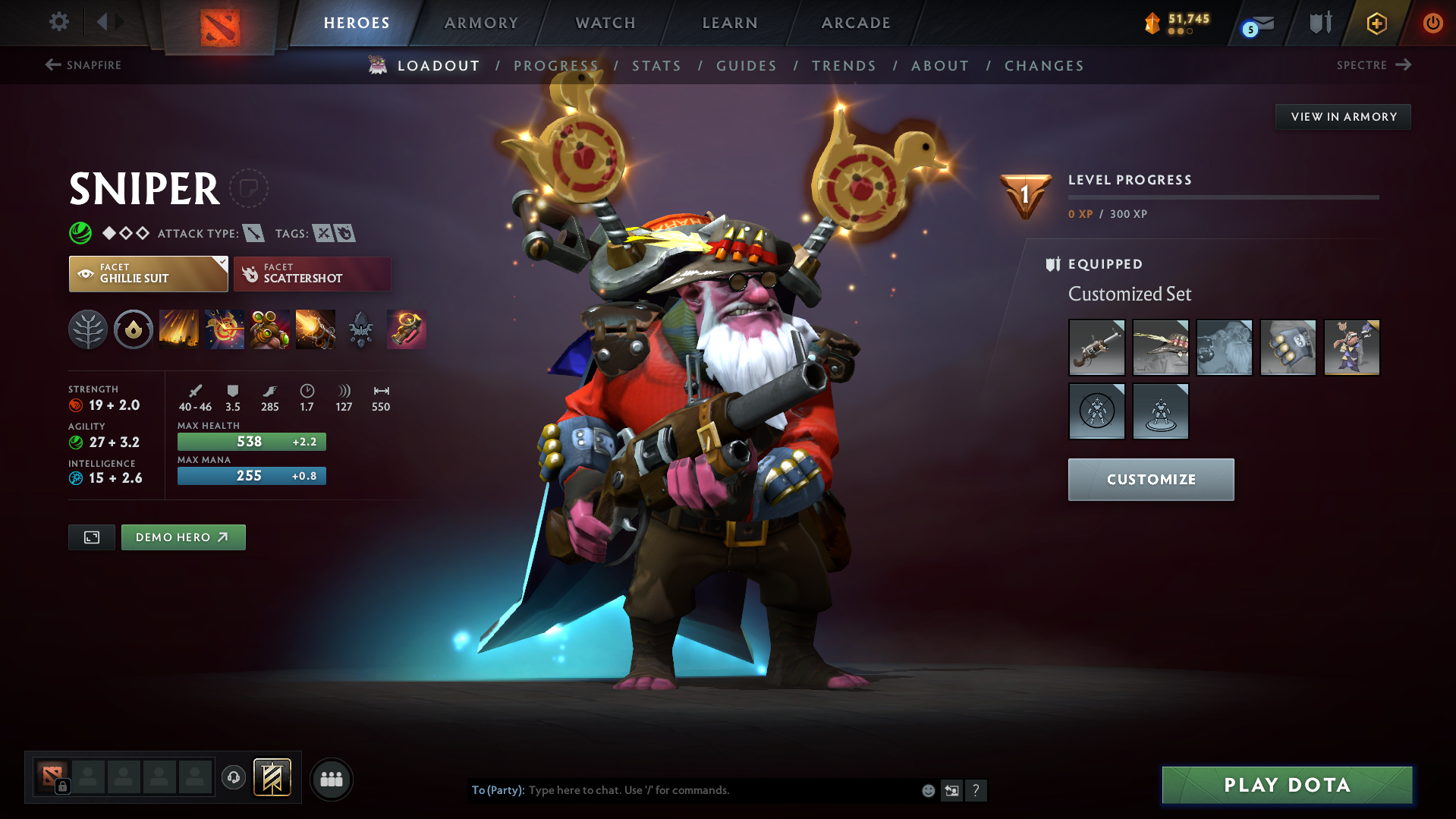Screen dimensions: 1456x819
Task: Open the Watch tab
Action: (x=605, y=23)
